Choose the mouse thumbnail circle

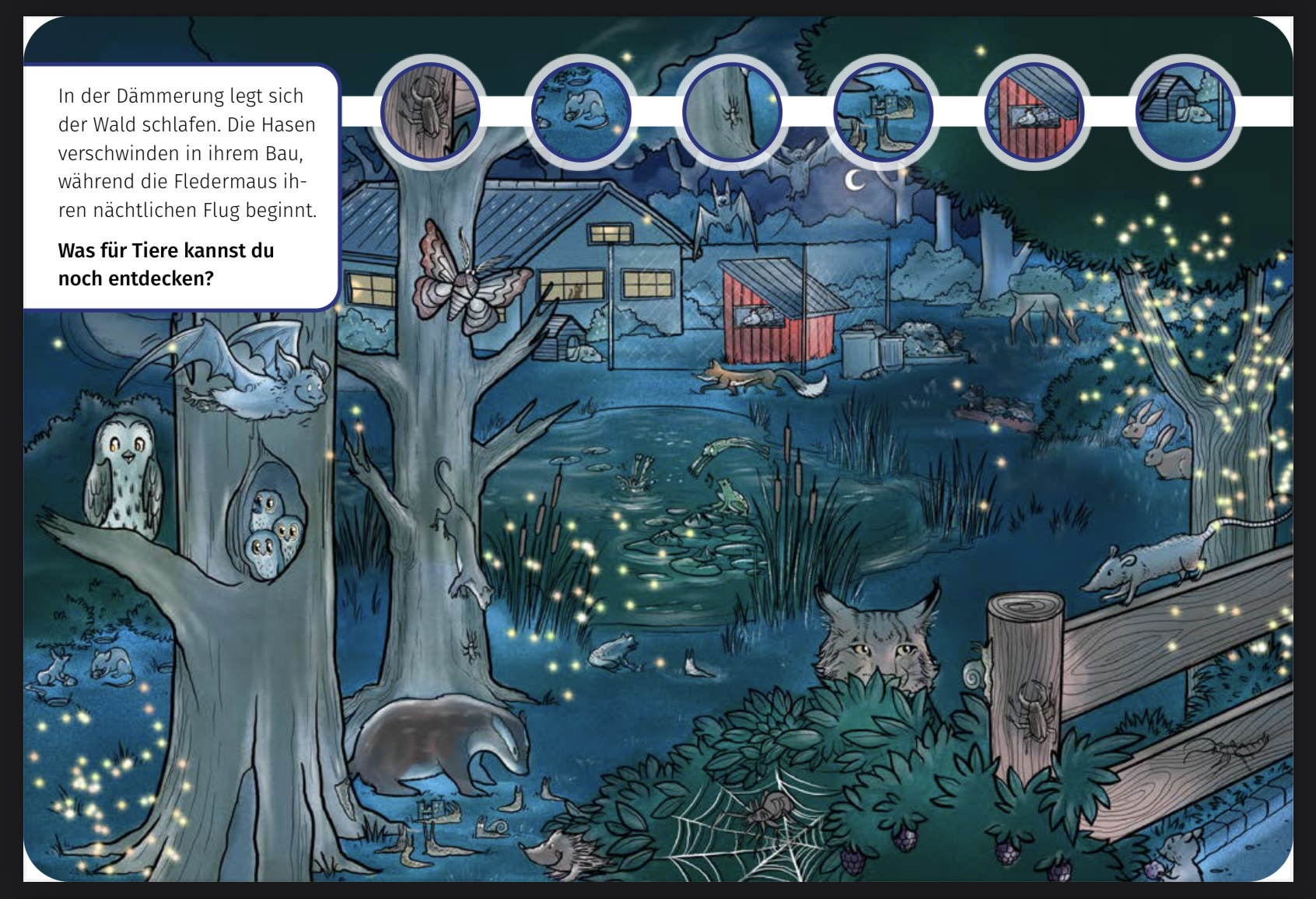pyautogui.click(x=580, y=111)
